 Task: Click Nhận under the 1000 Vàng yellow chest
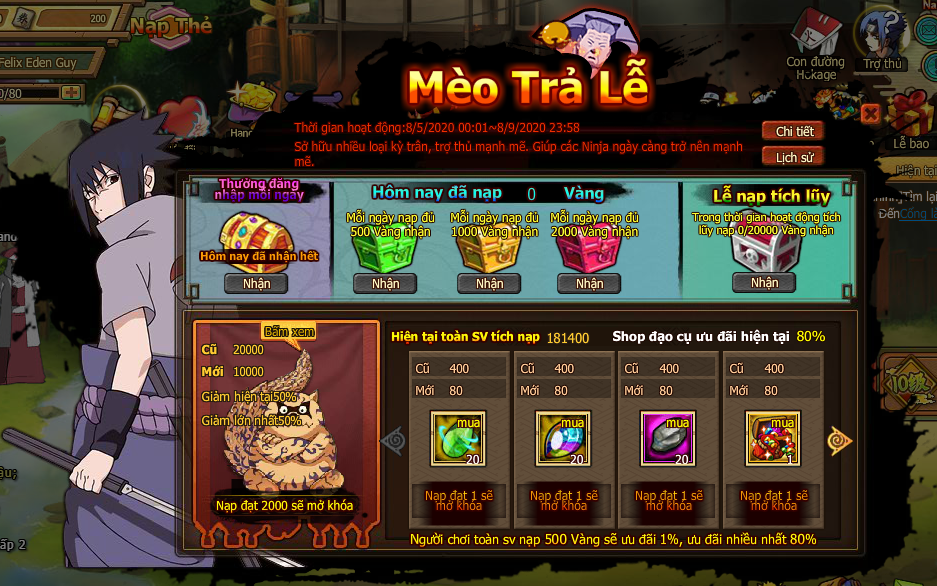489,283
